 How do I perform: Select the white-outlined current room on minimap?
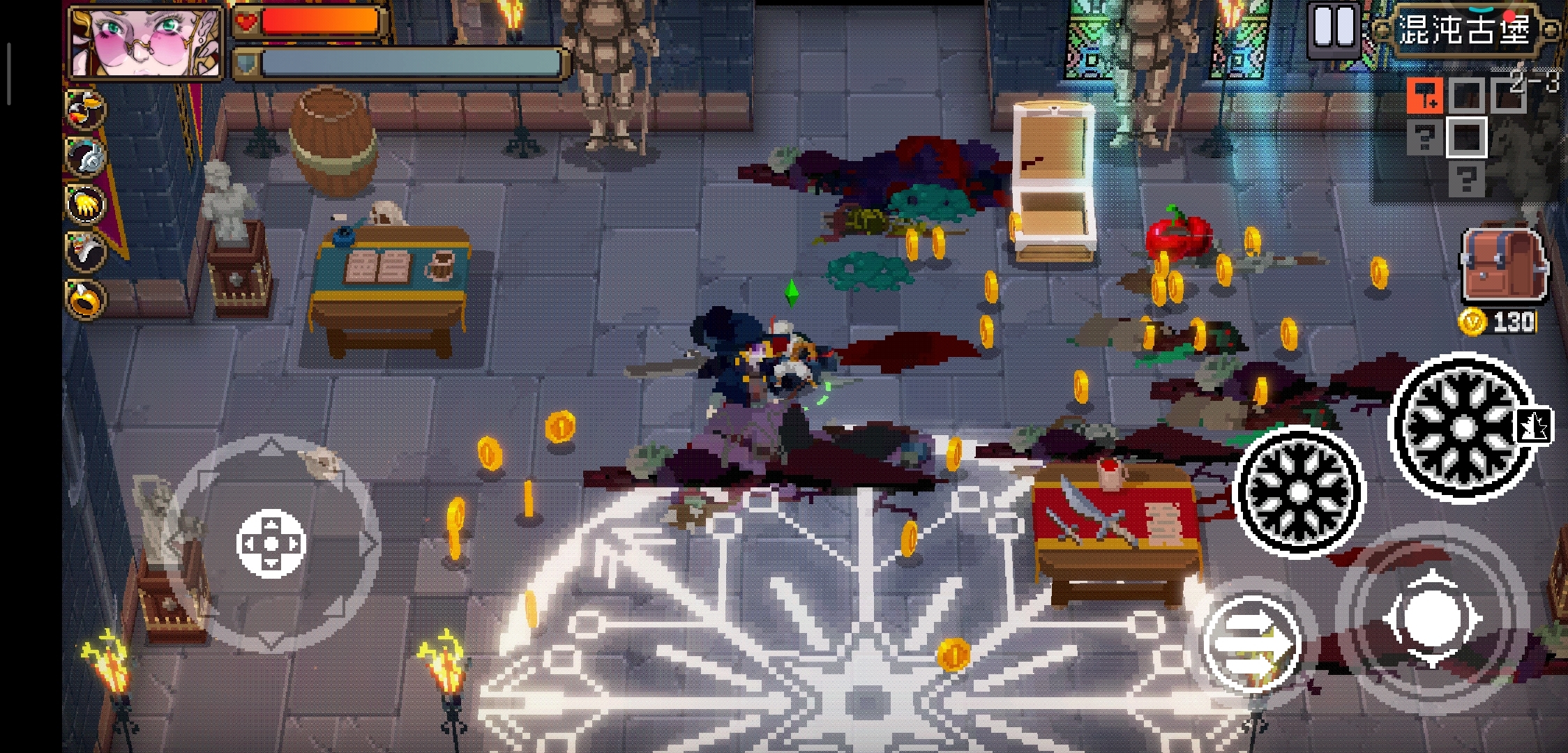(x=1466, y=137)
